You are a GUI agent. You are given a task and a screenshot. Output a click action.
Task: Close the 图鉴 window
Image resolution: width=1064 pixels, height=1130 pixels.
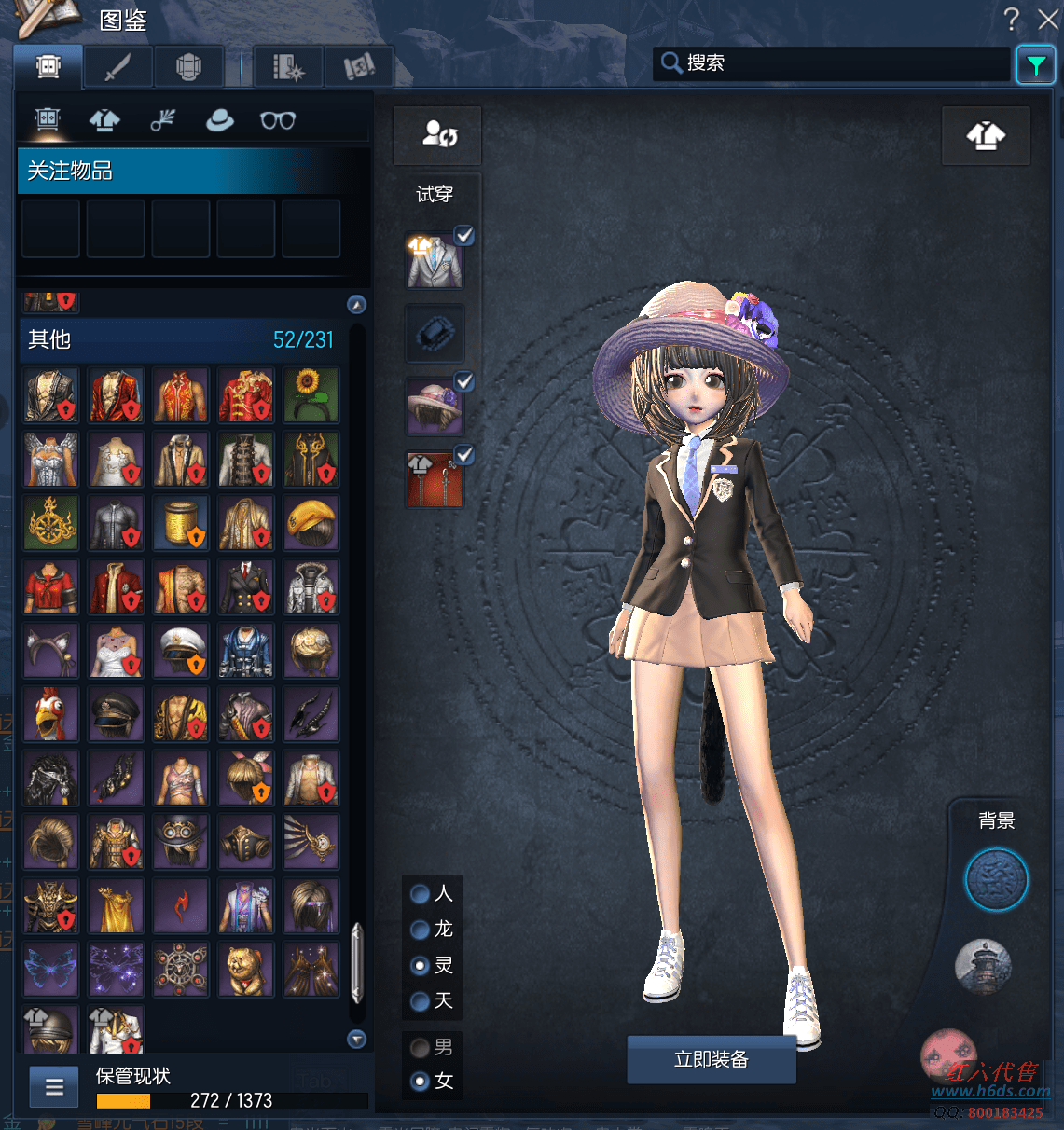tap(1048, 19)
